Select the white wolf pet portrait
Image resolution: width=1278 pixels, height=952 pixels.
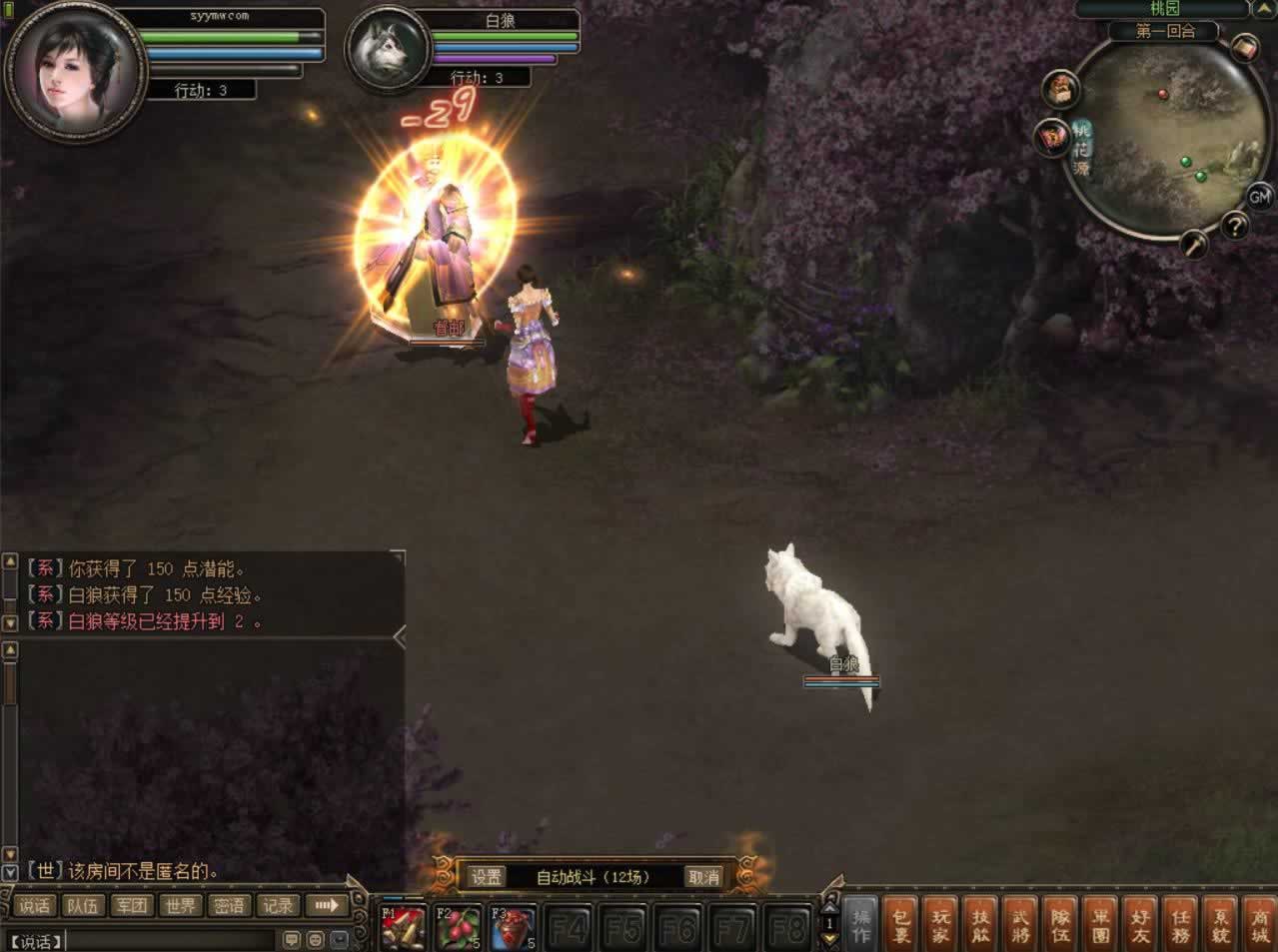[x=388, y=52]
